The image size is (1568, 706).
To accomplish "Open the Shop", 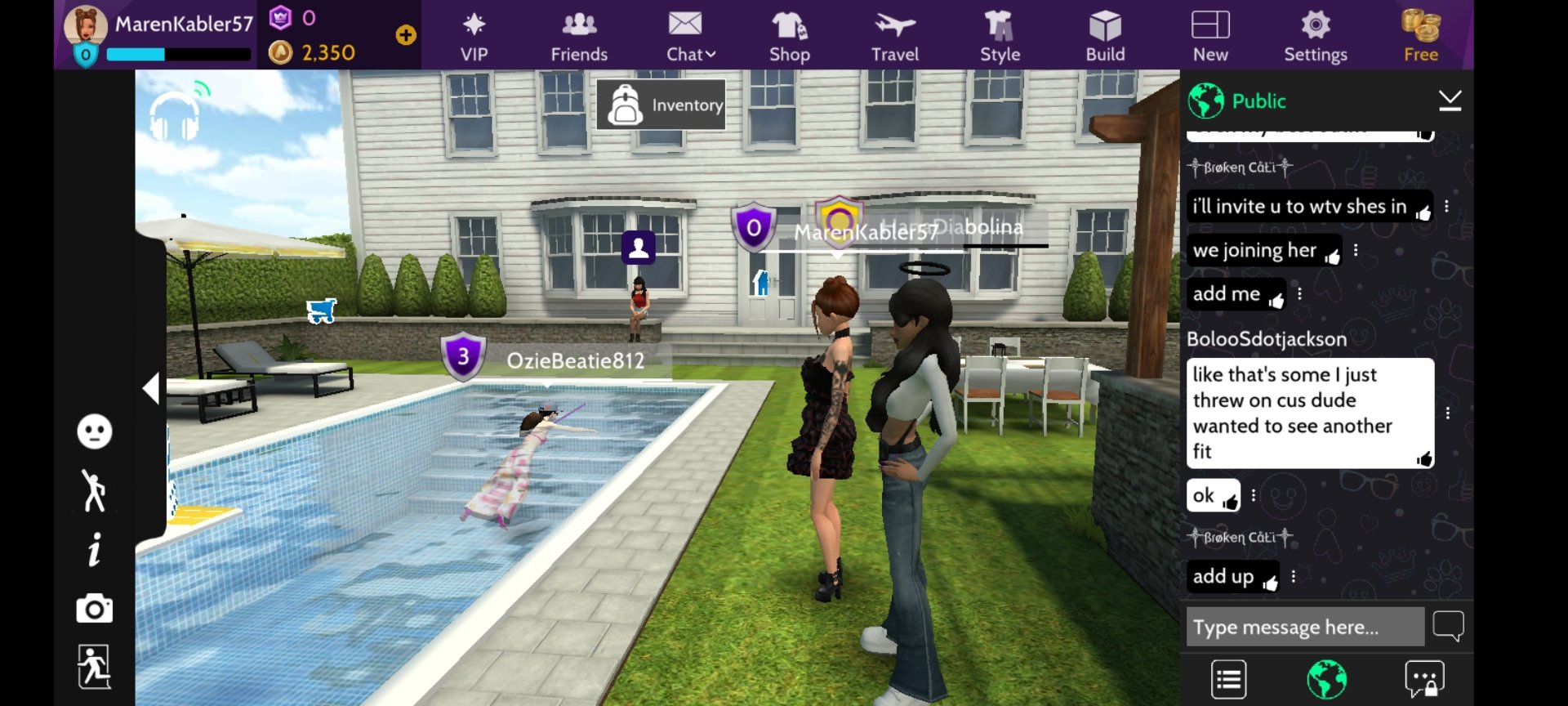I will click(789, 37).
